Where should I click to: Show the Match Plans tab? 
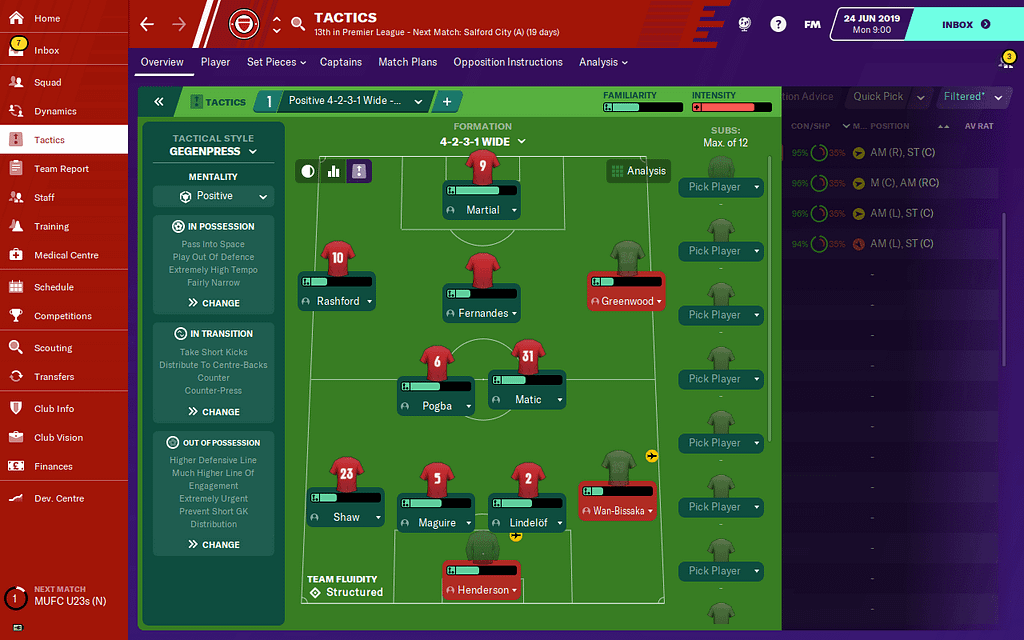click(407, 62)
